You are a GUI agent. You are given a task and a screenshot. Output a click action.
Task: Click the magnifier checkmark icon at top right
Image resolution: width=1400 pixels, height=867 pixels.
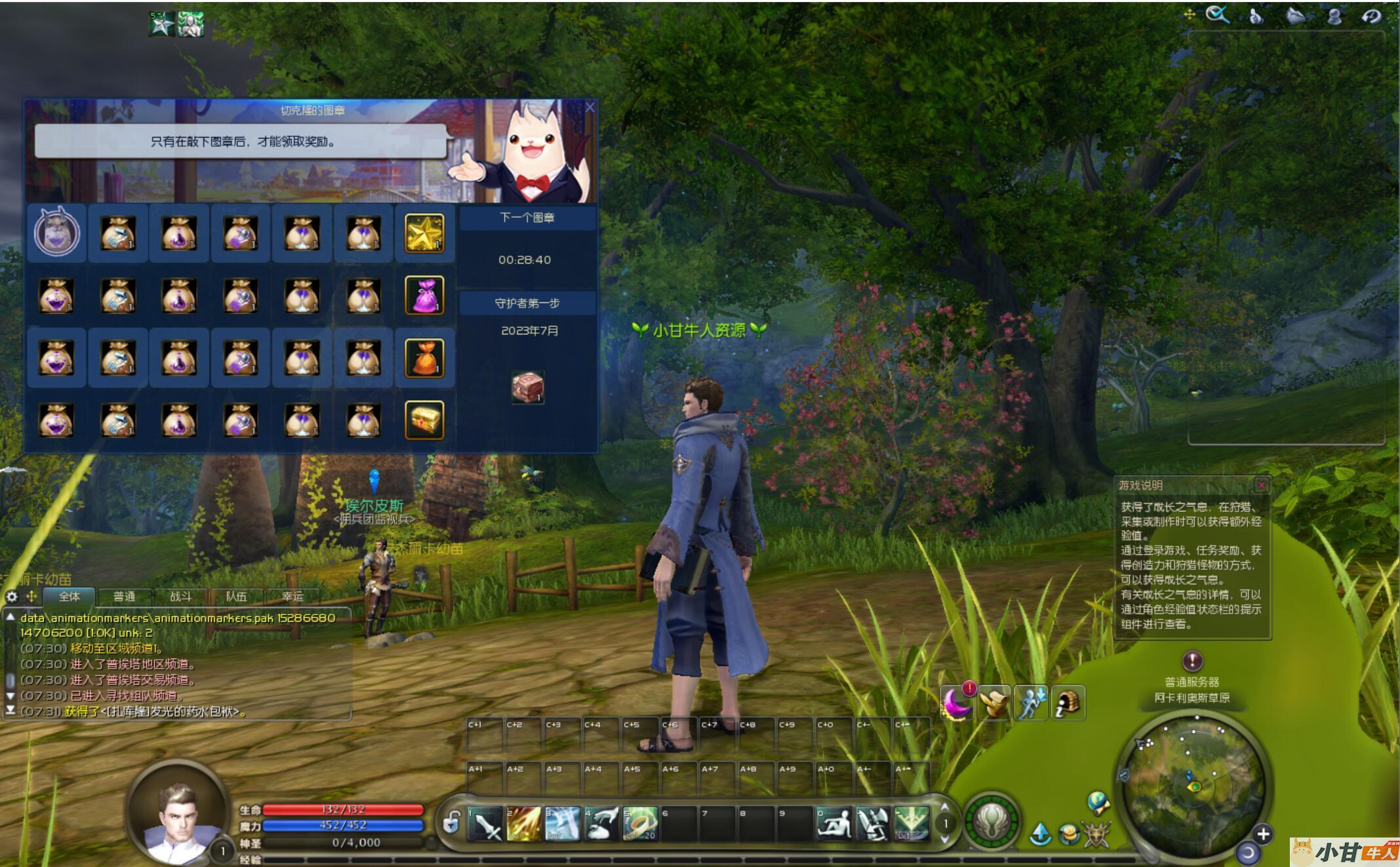(x=1218, y=15)
